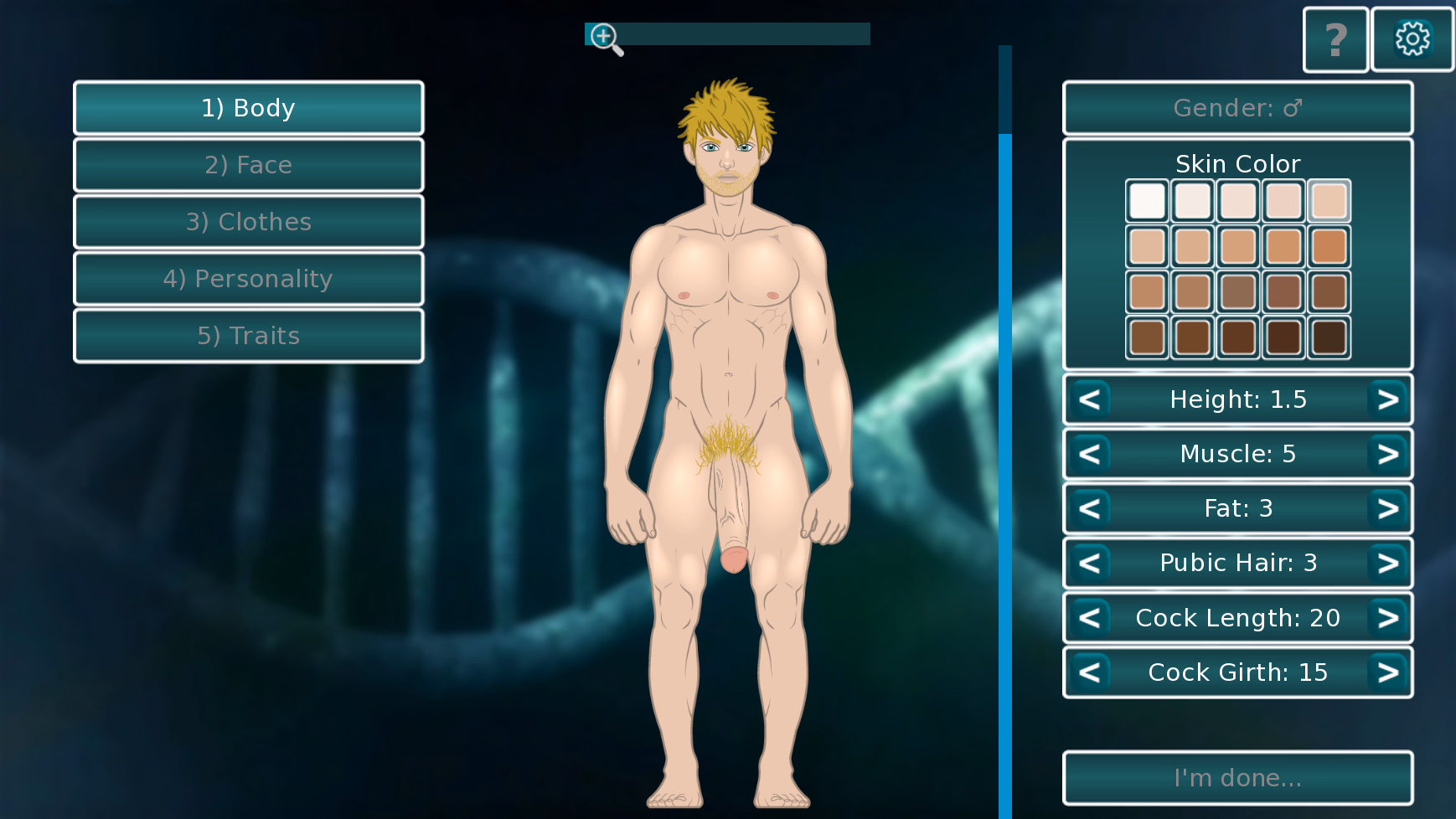Open the Clothes customization section

coord(248,221)
